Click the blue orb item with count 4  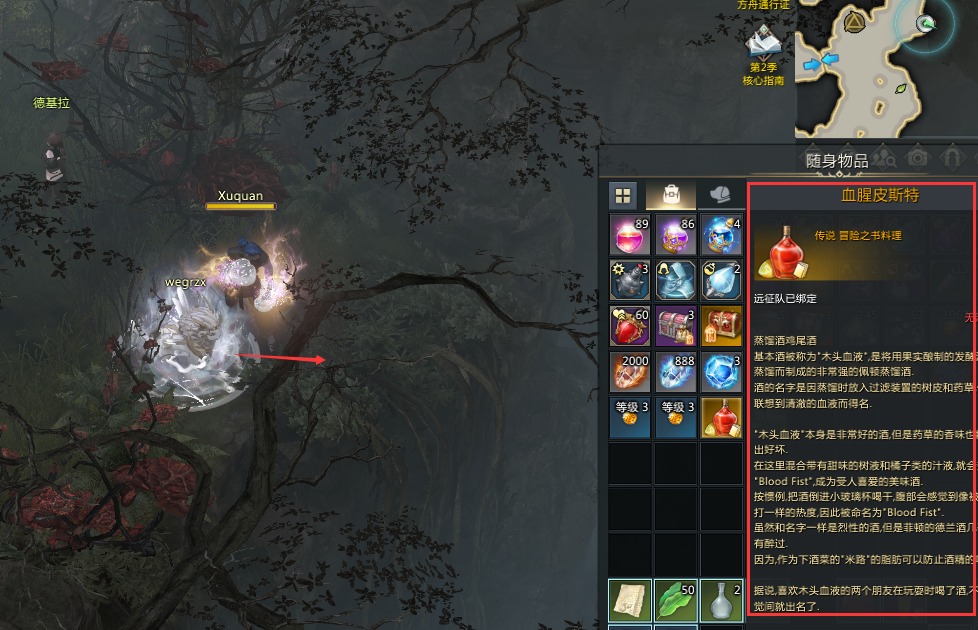click(722, 235)
